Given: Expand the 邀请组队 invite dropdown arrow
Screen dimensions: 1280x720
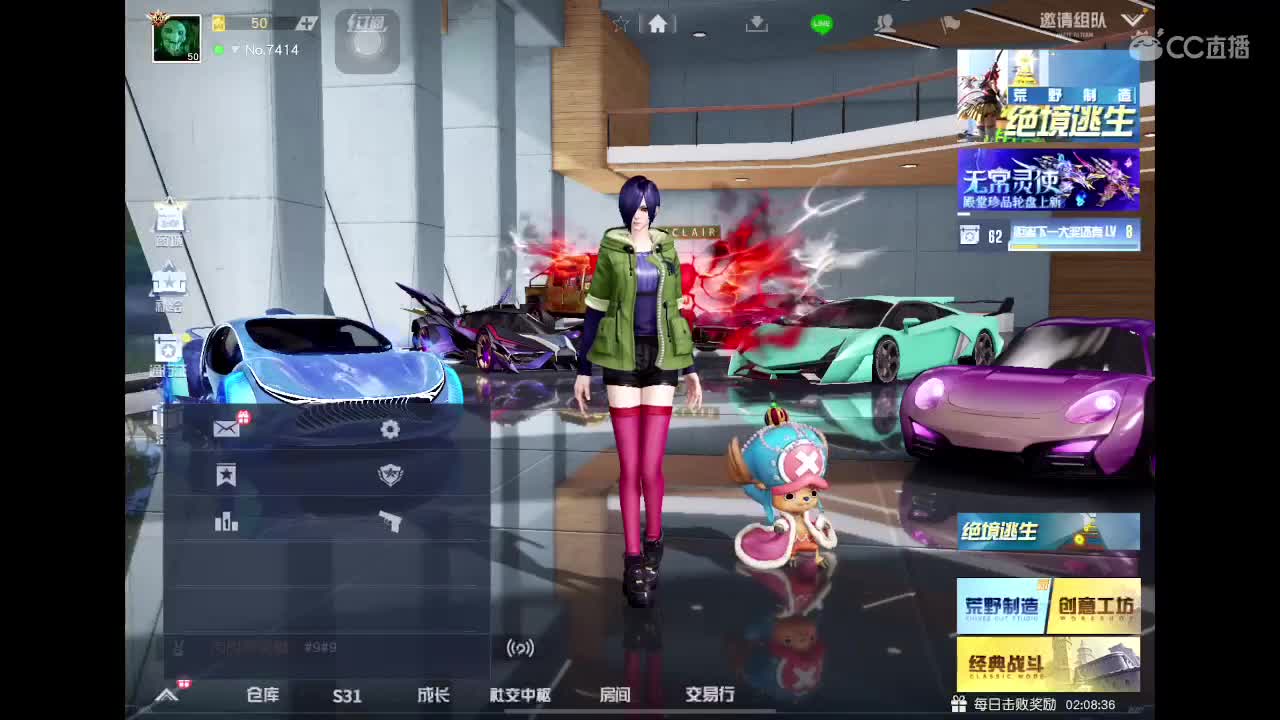Looking at the screenshot, I should point(1133,19).
